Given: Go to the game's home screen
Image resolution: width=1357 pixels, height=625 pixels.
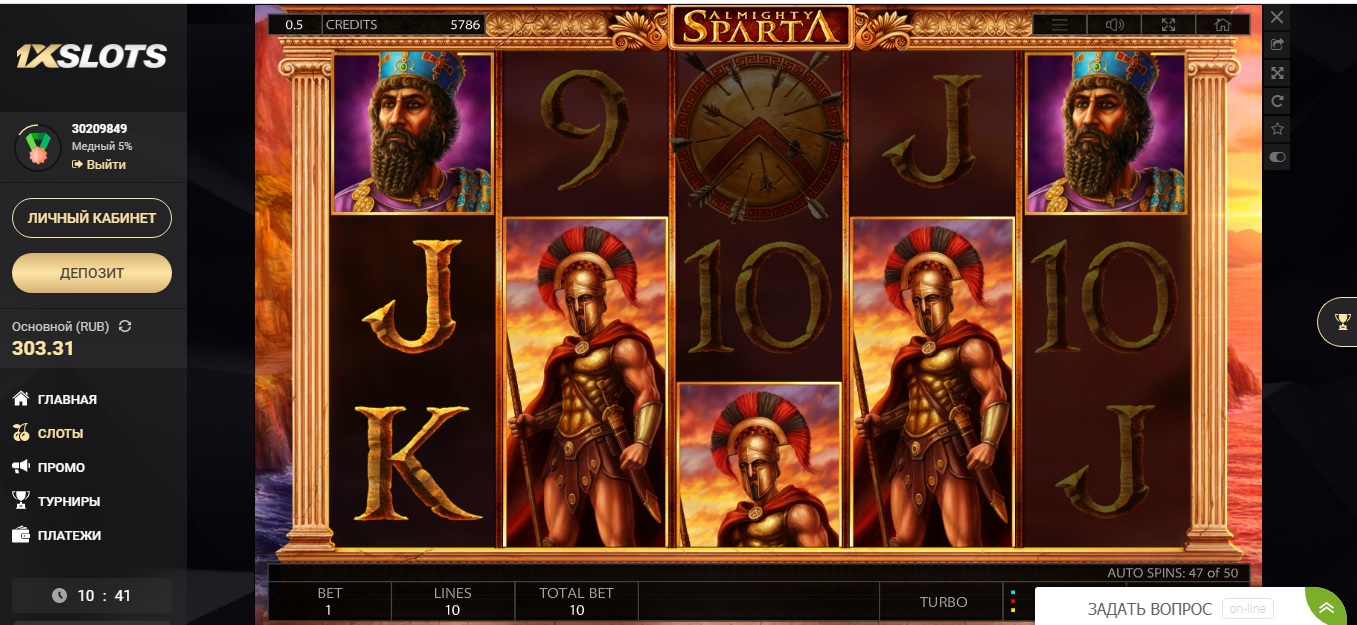Looking at the screenshot, I should tap(1221, 25).
